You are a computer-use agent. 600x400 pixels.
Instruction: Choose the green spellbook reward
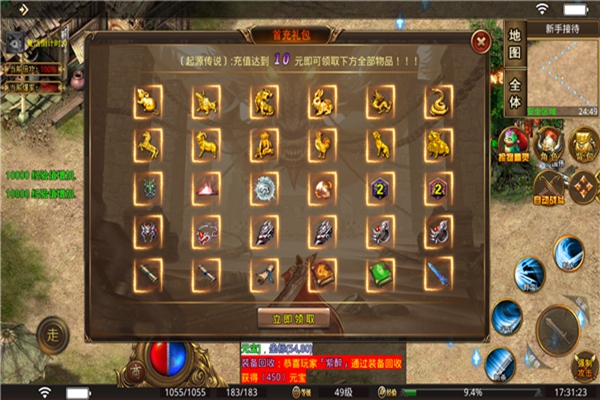379,272
